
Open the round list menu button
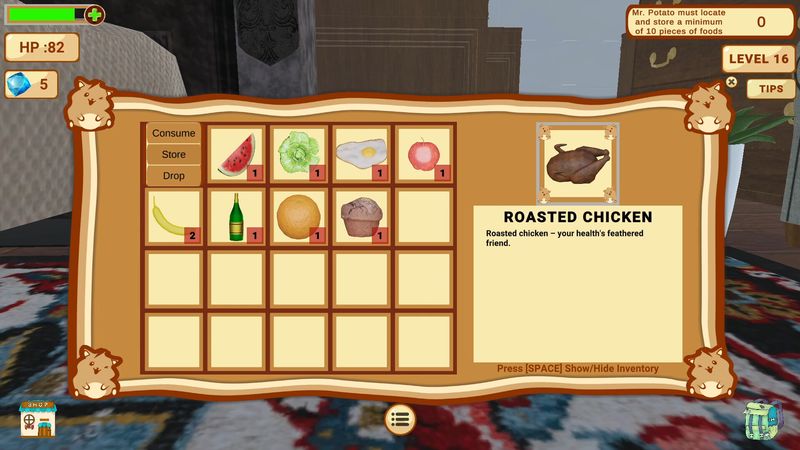pos(399,419)
